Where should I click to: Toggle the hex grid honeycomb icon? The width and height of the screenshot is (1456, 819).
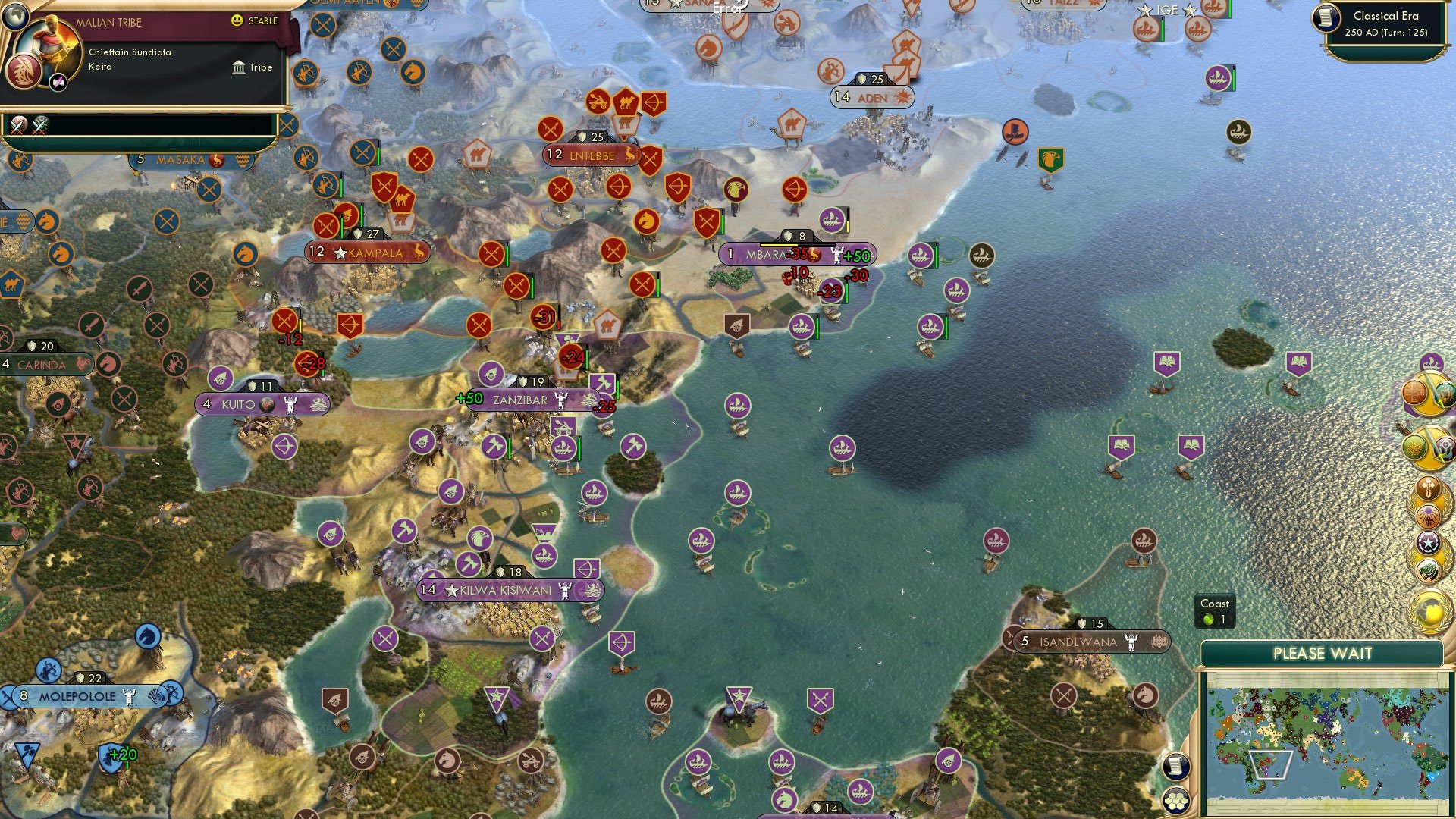tap(1175, 801)
